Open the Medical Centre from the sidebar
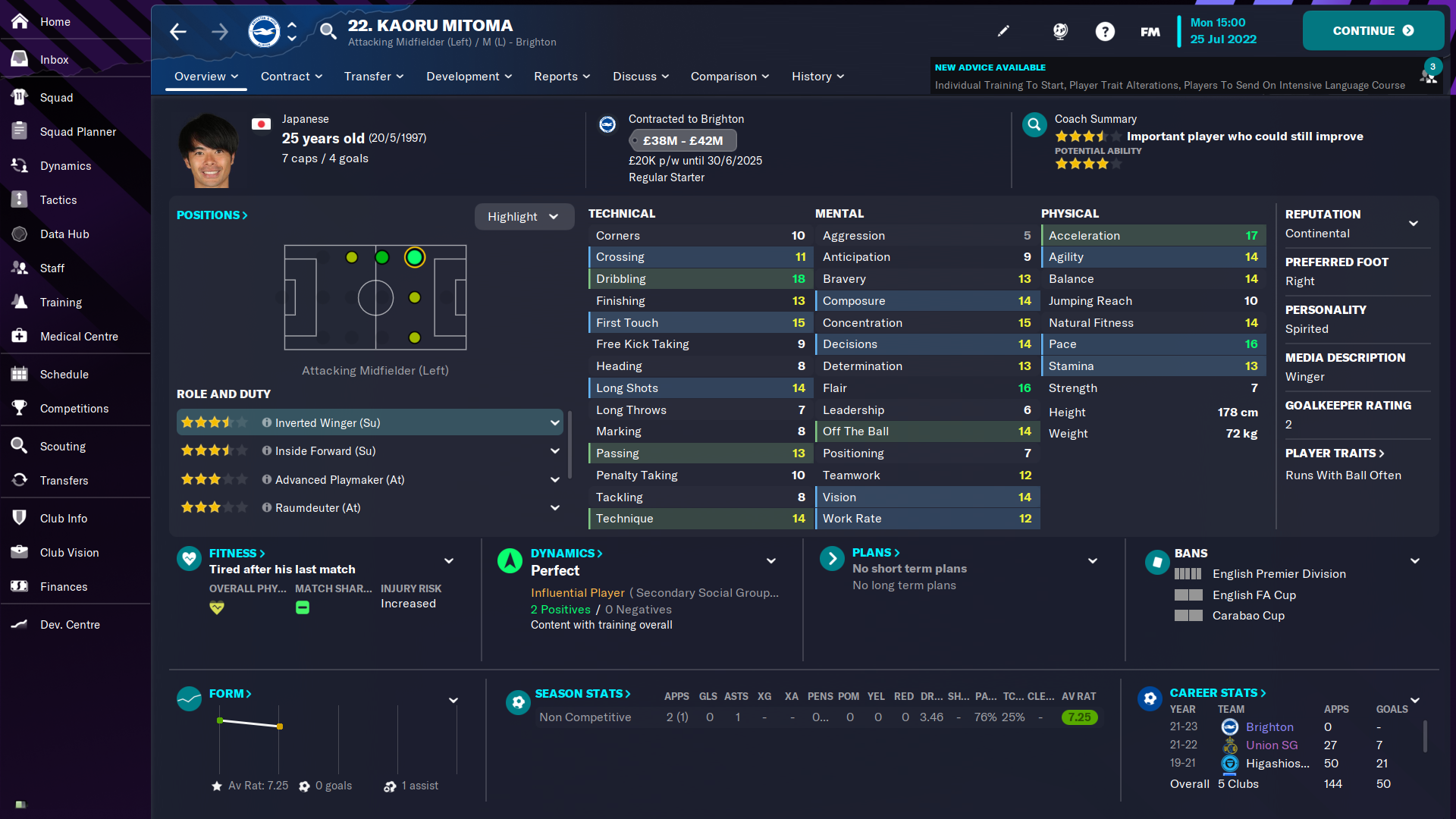This screenshot has width=1456, height=819. pyautogui.click(x=79, y=336)
